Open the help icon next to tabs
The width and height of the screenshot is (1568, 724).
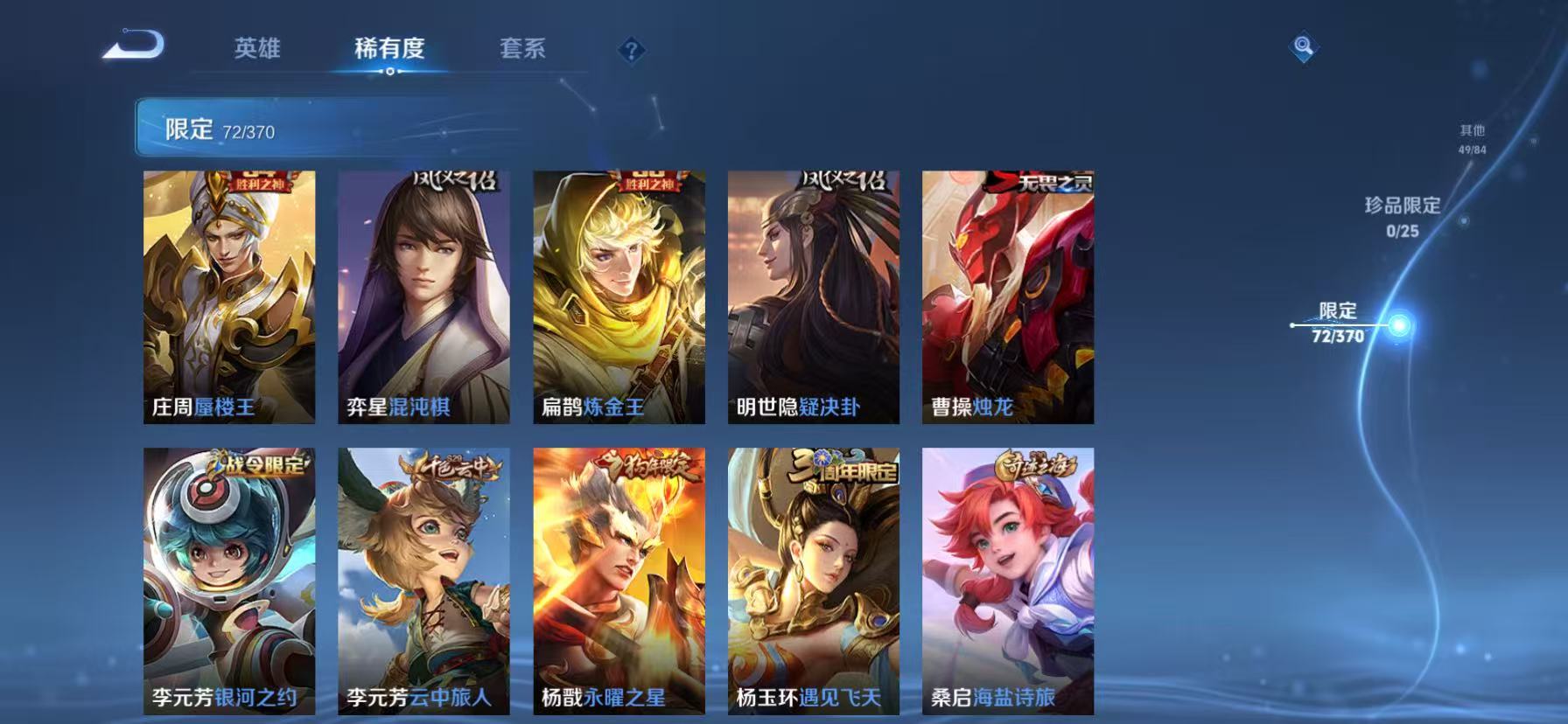tap(632, 50)
